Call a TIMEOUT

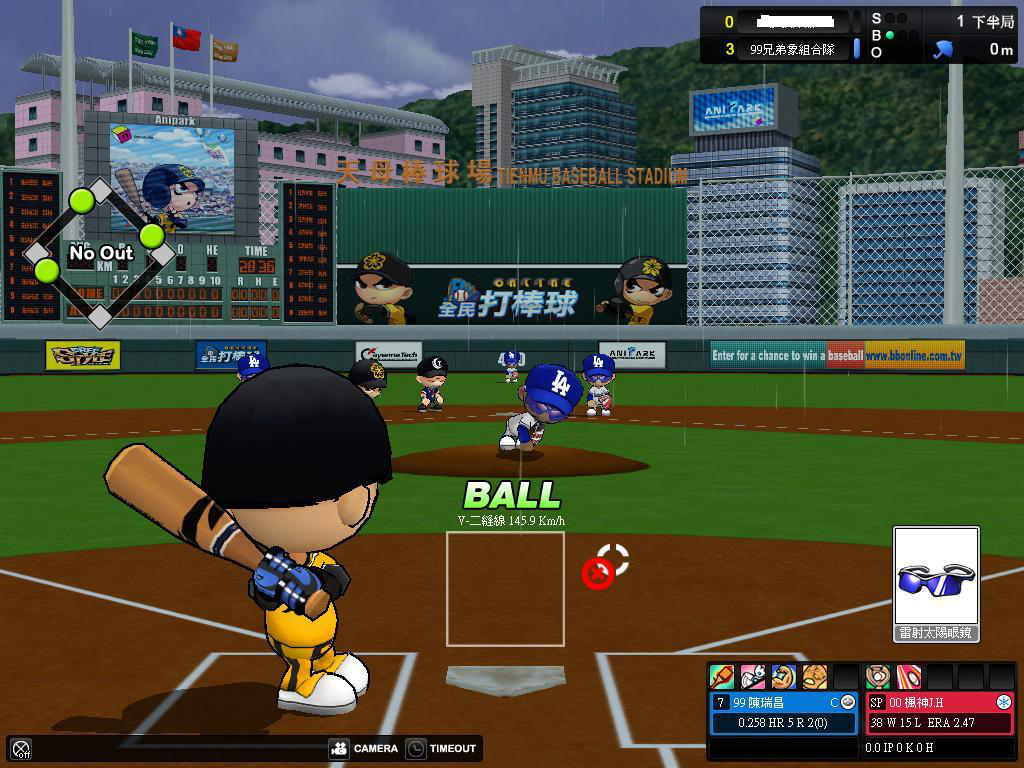[x=441, y=748]
